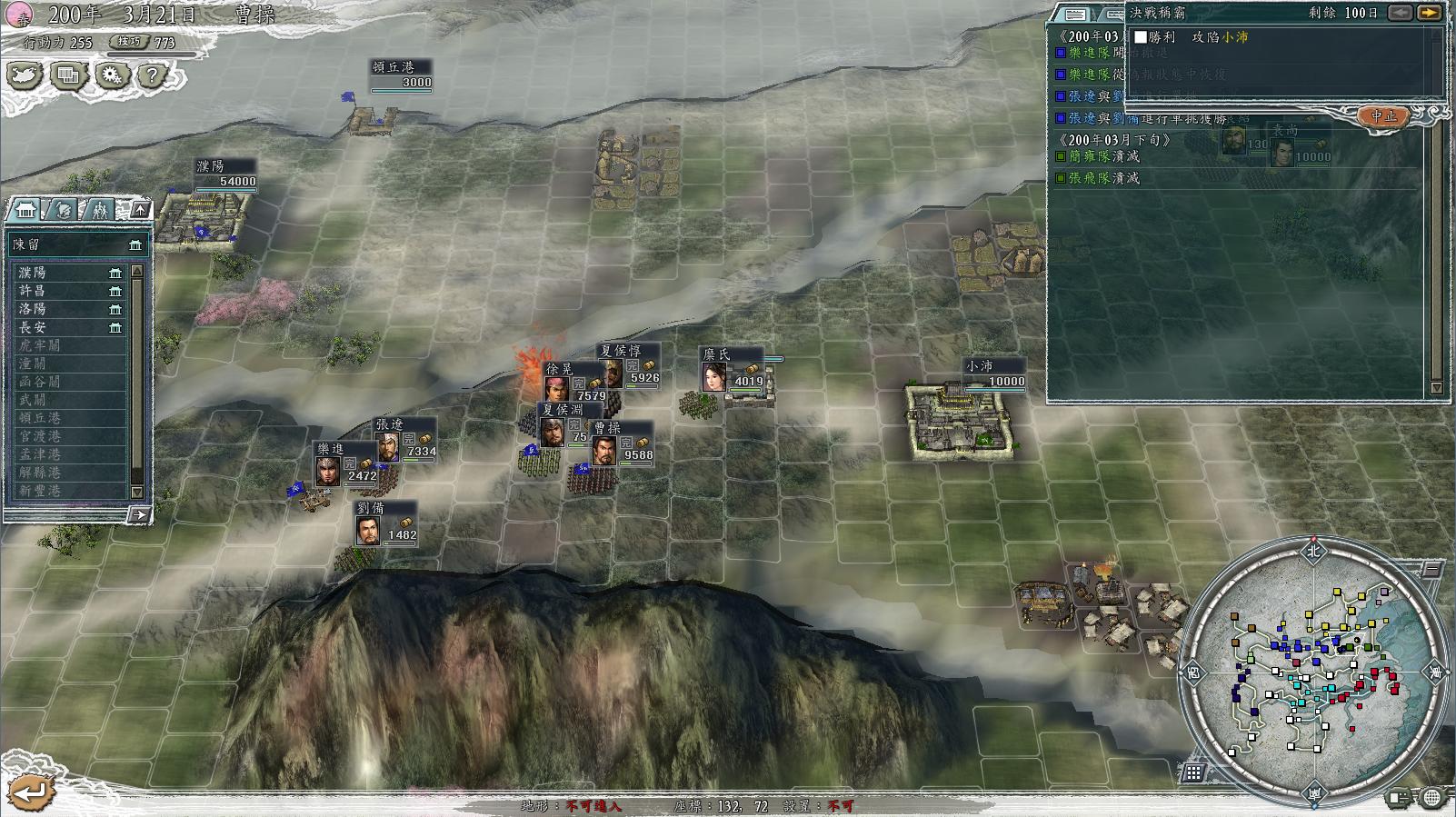Switch to the officers people tab
Viewport: 1456px width, 817px height.
click(x=99, y=210)
